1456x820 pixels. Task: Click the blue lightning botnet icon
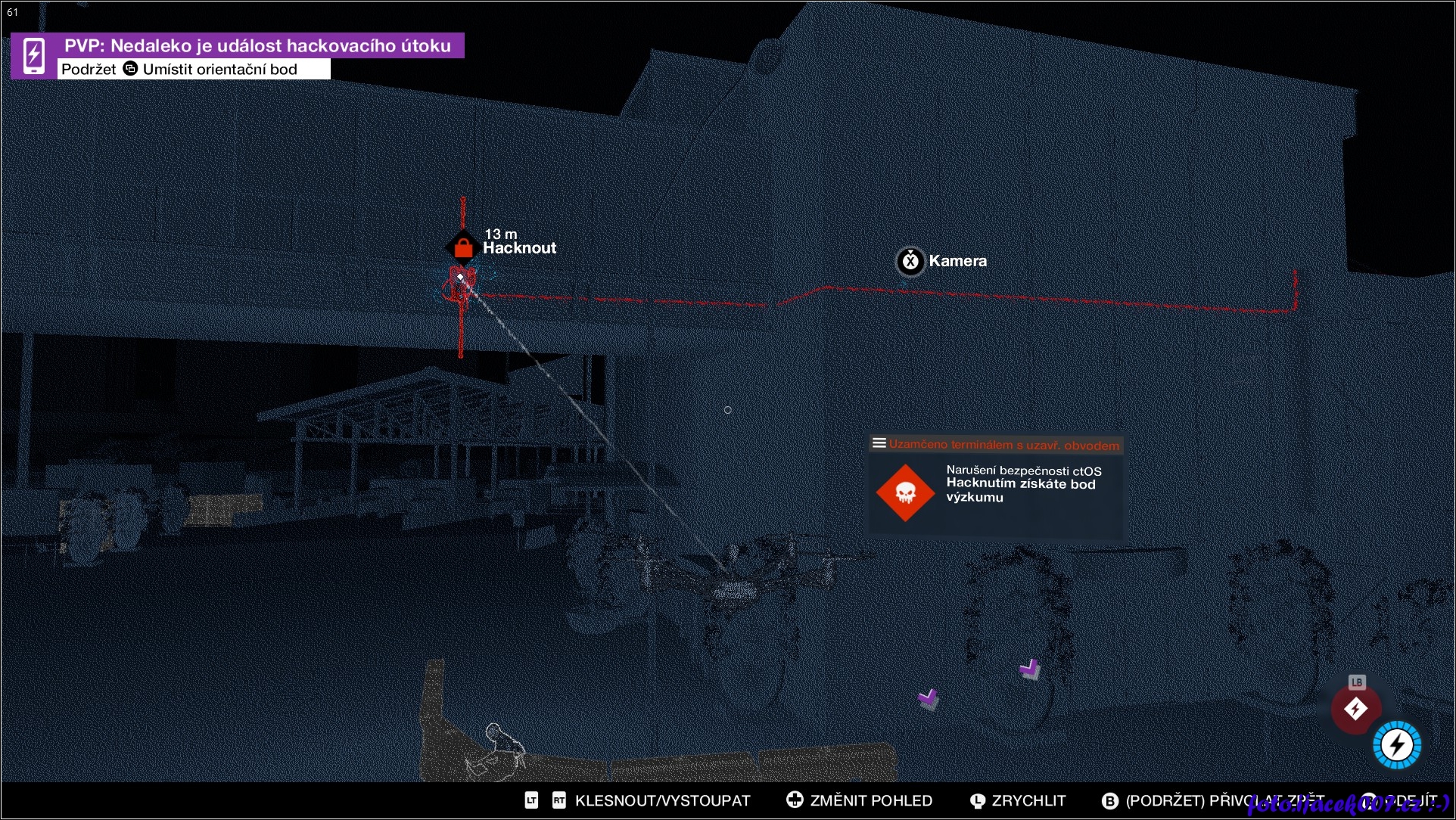1397,745
